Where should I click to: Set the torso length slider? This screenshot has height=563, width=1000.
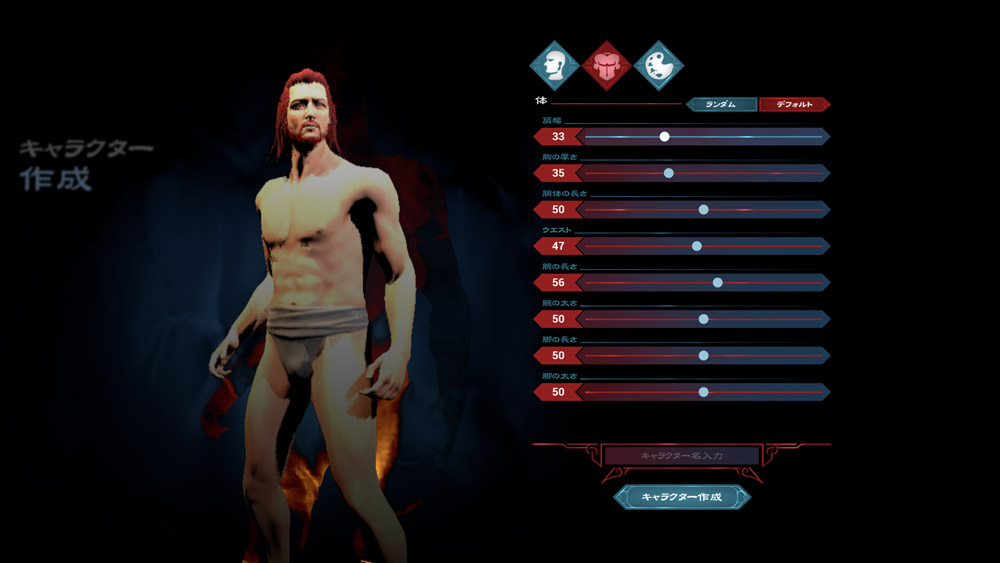click(x=703, y=210)
